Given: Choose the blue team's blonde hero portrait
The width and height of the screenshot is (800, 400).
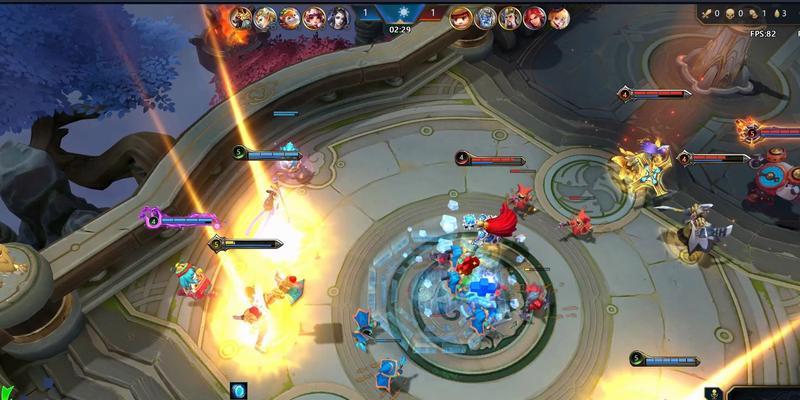Looking at the screenshot, I should click(264, 16).
